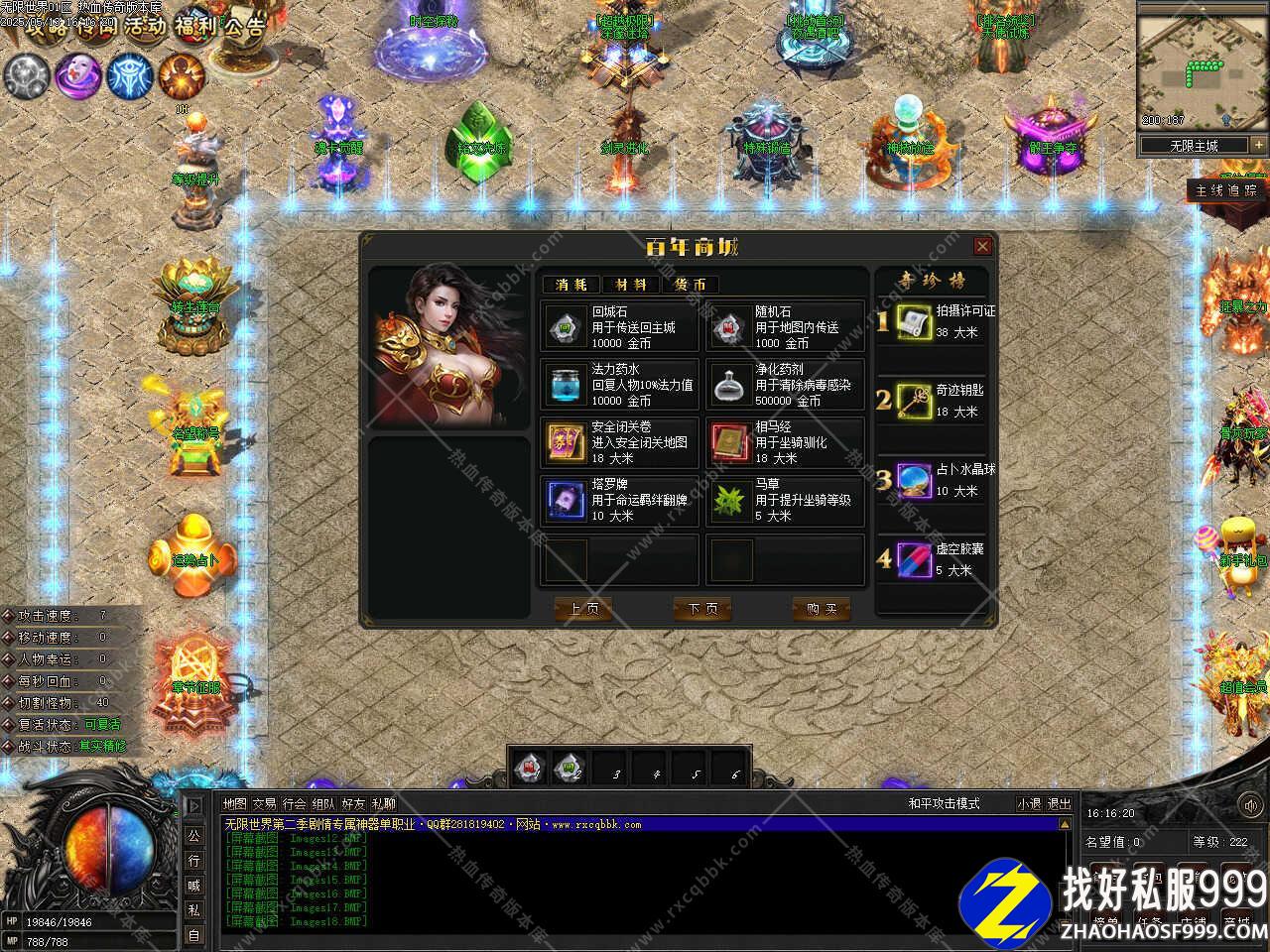Switch to the 材料 shop tab
The height and width of the screenshot is (952, 1270).
pos(630,285)
